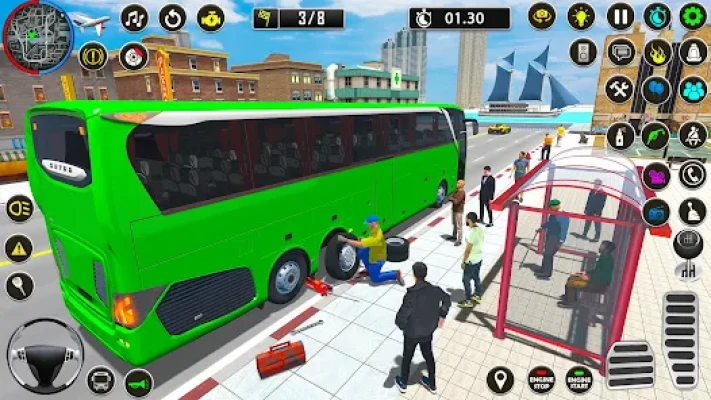Open the chat bubbles icon

(x=620, y=52)
